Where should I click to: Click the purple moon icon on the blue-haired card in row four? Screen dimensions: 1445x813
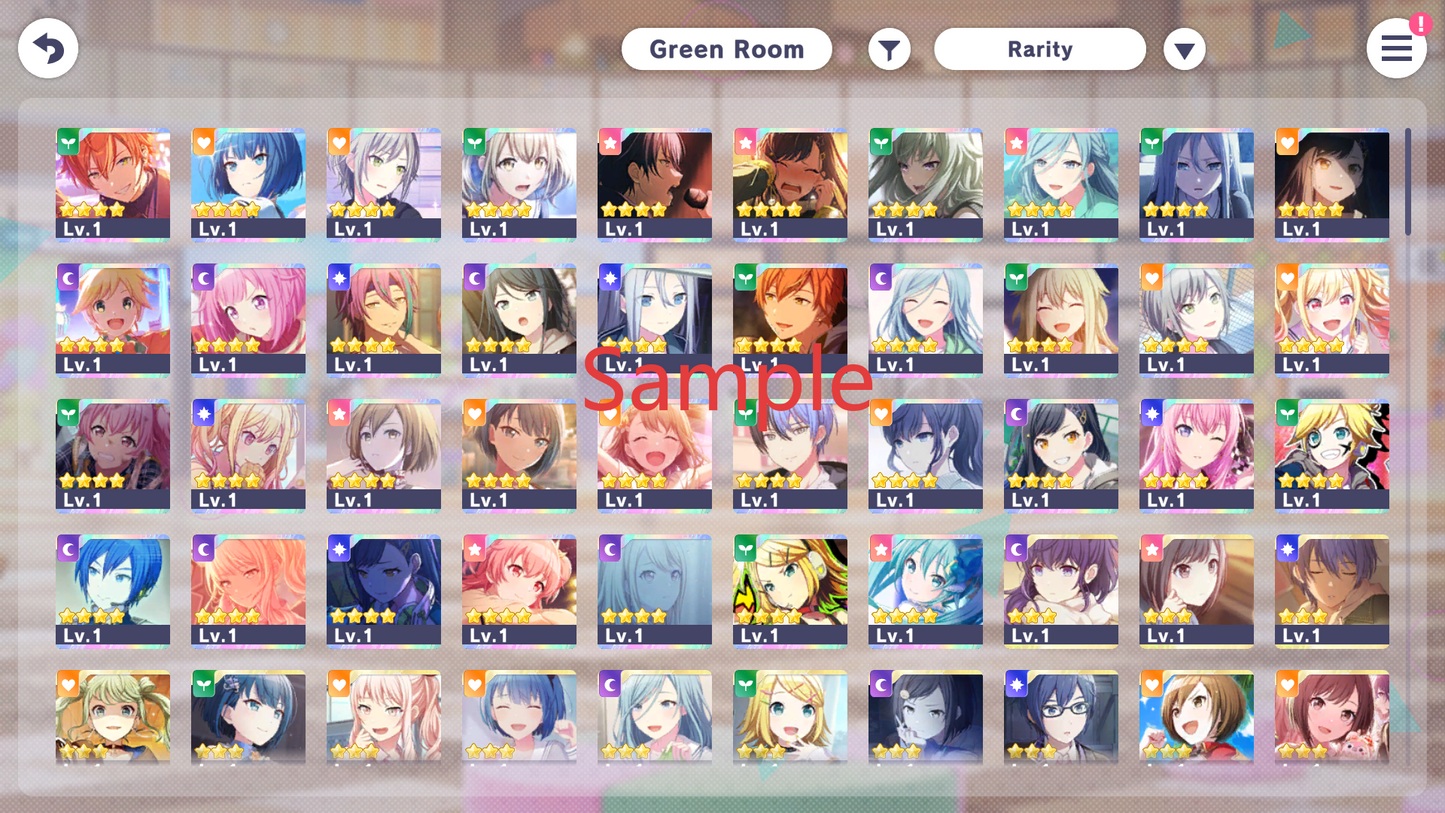click(67, 548)
